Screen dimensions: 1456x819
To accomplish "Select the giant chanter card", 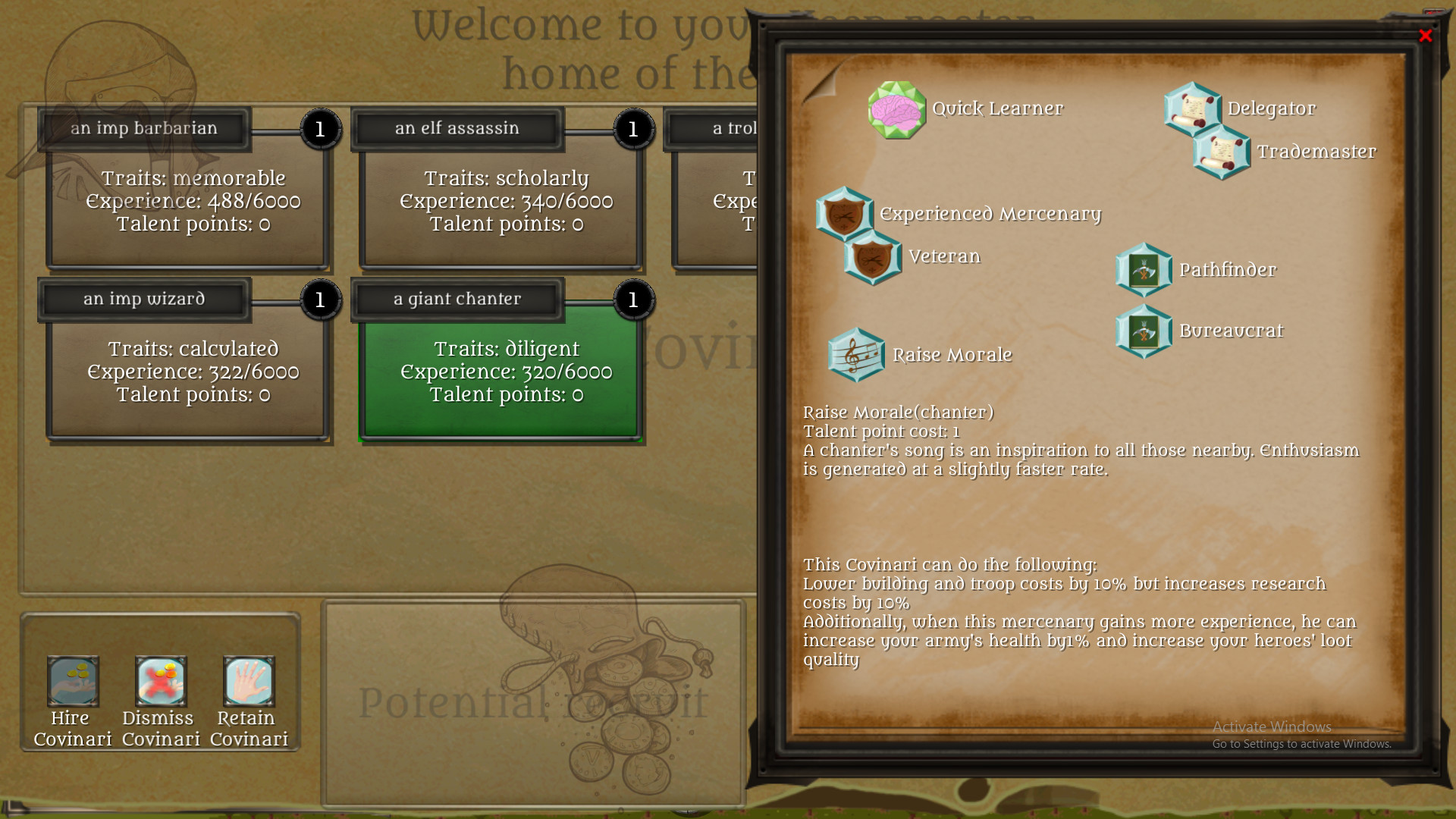I will (499, 372).
